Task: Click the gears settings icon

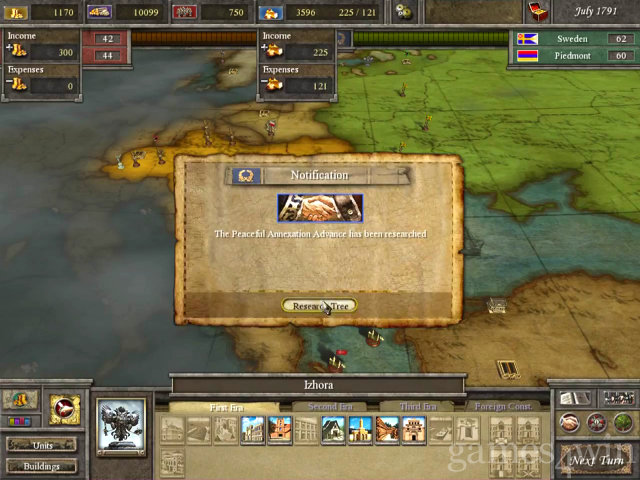Action: (403, 12)
